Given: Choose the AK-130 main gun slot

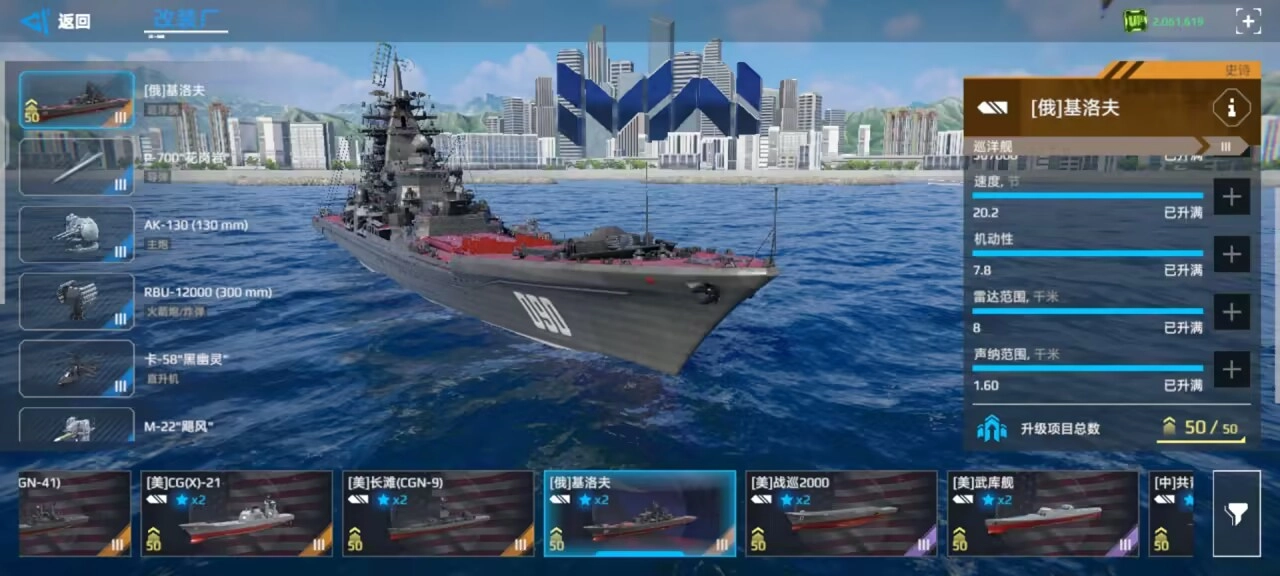Looking at the screenshot, I should click(x=76, y=234).
